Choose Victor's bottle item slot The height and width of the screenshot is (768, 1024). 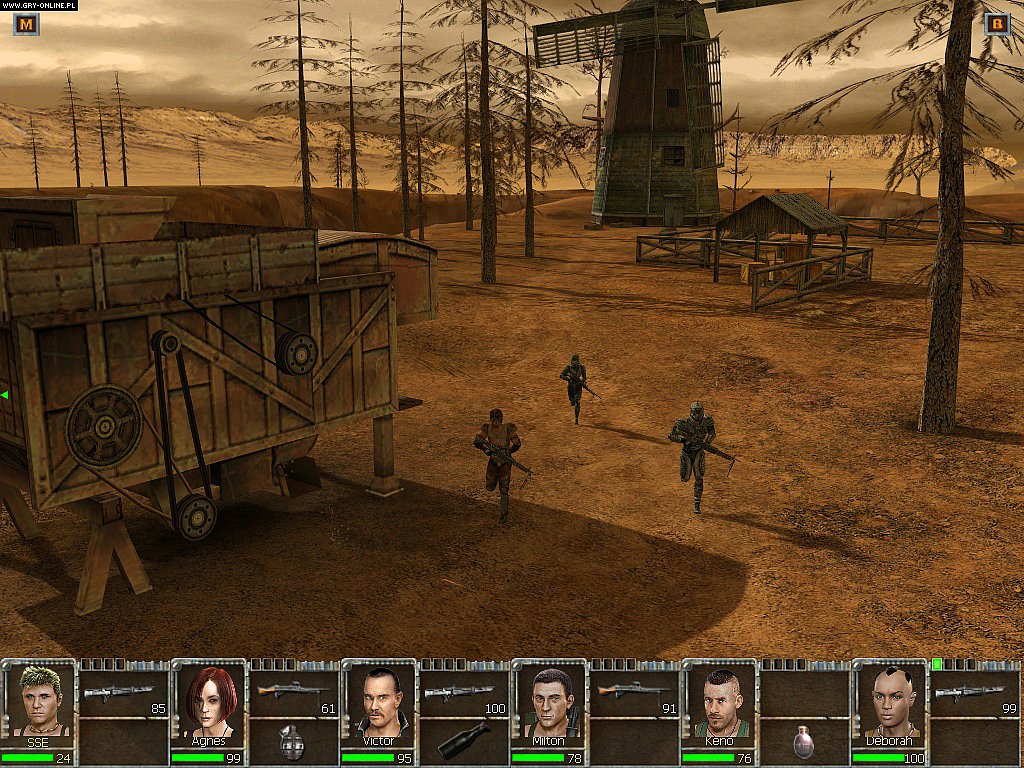[462, 741]
